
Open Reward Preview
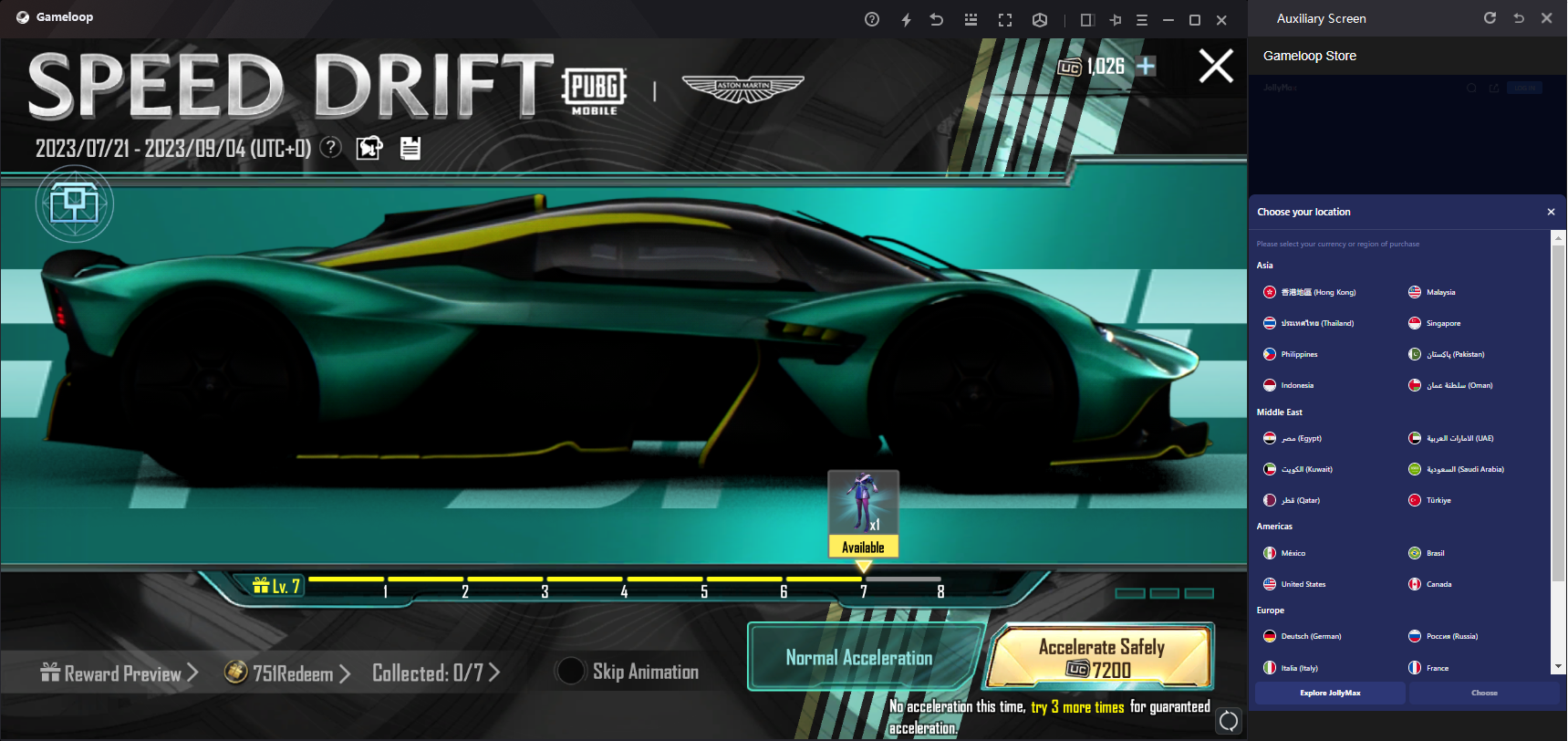[119, 673]
